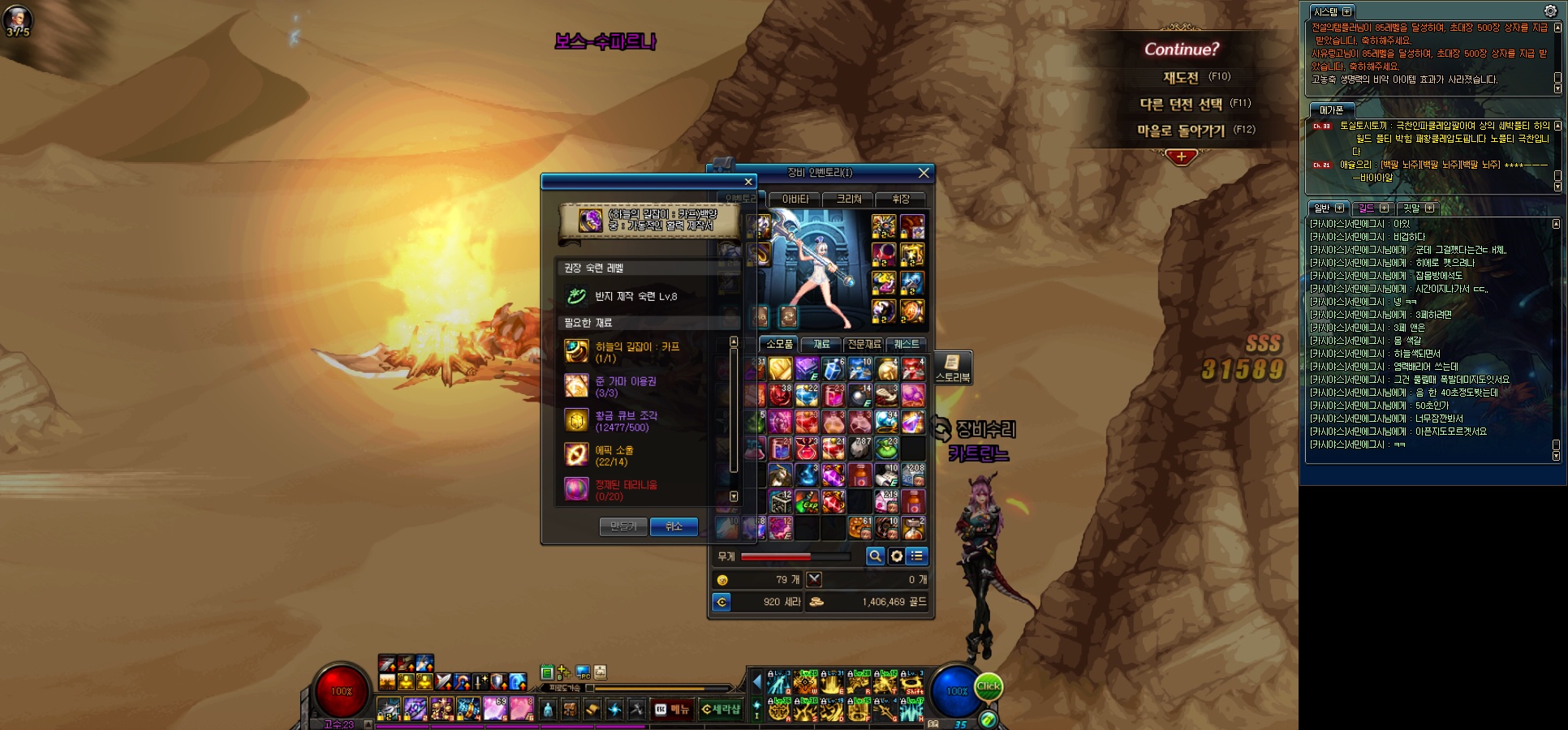Viewport: 1568px width, 730px height.
Task: Switch to the 재료 item tab
Action: point(821,344)
